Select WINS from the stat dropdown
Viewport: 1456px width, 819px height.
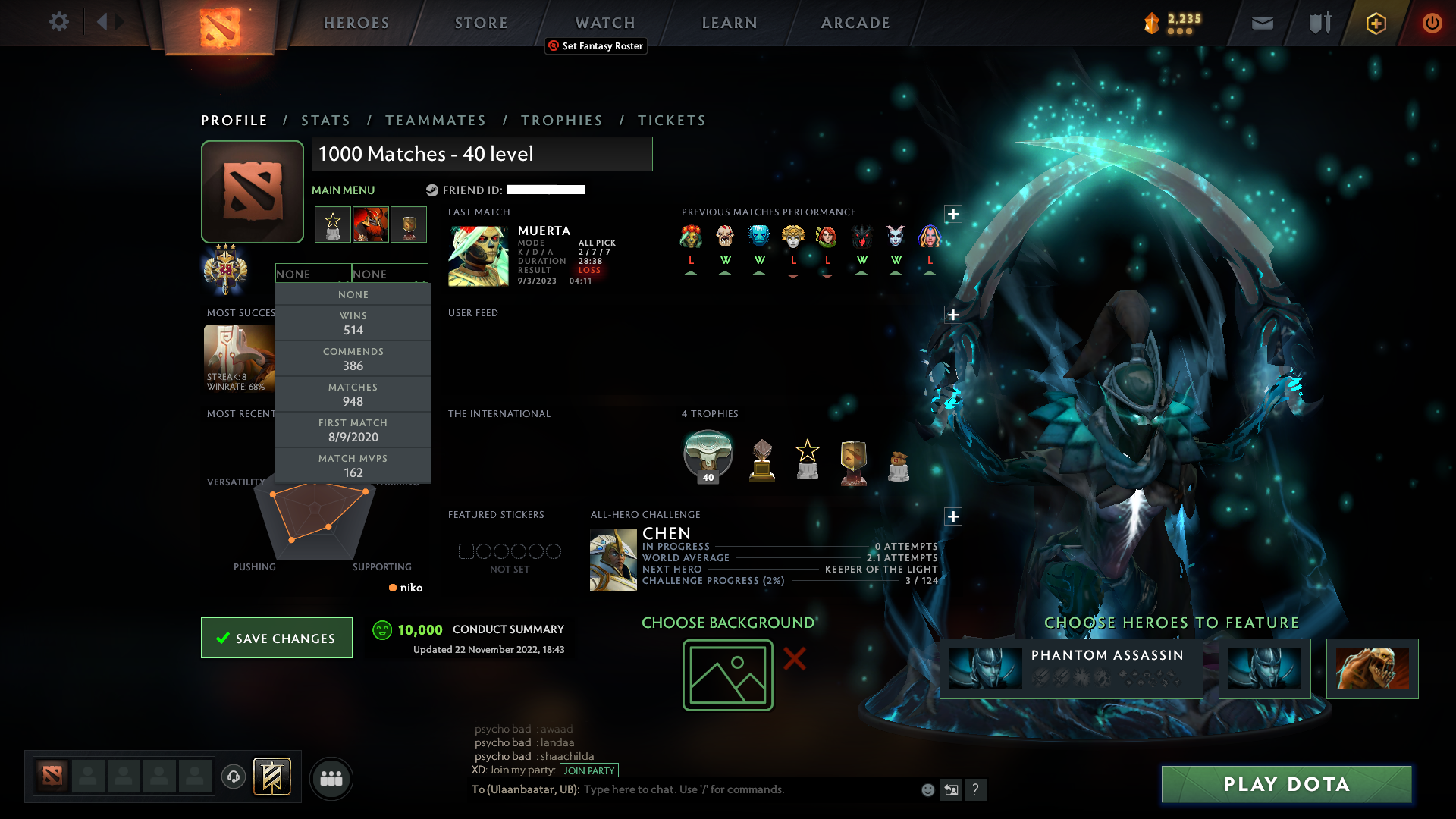(353, 323)
